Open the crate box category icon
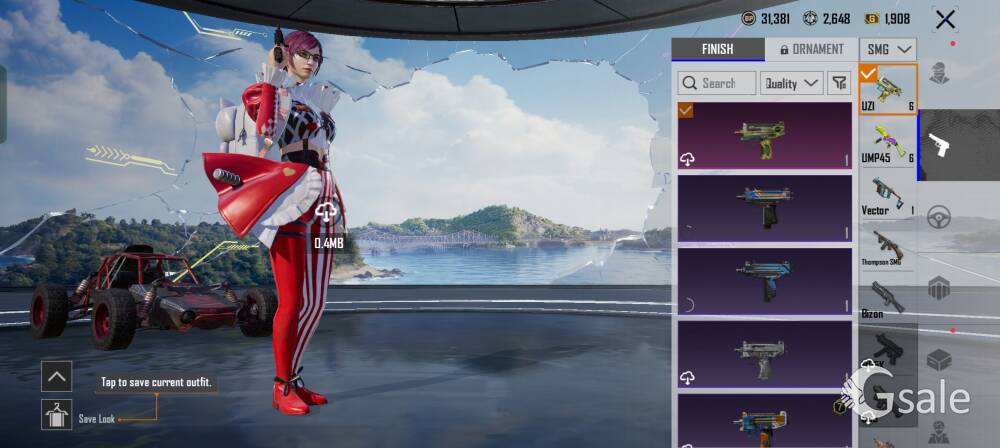 click(939, 360)
